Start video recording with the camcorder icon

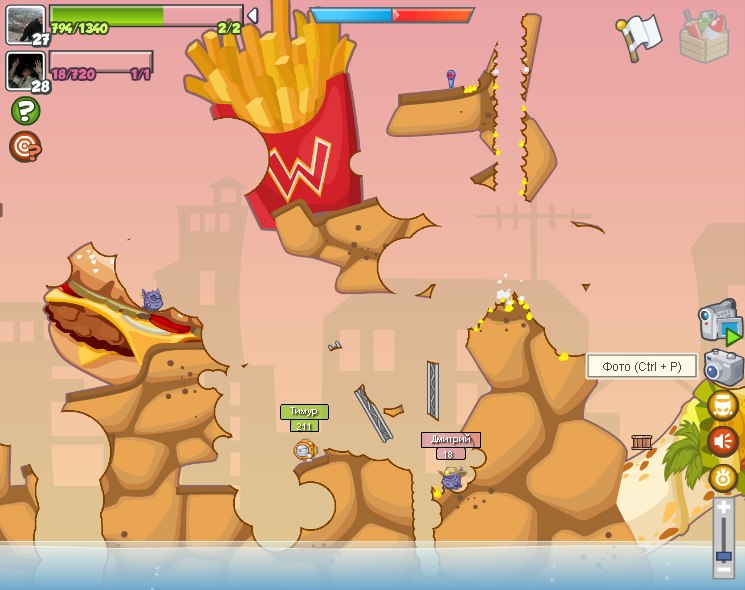(x=720, y=324)
